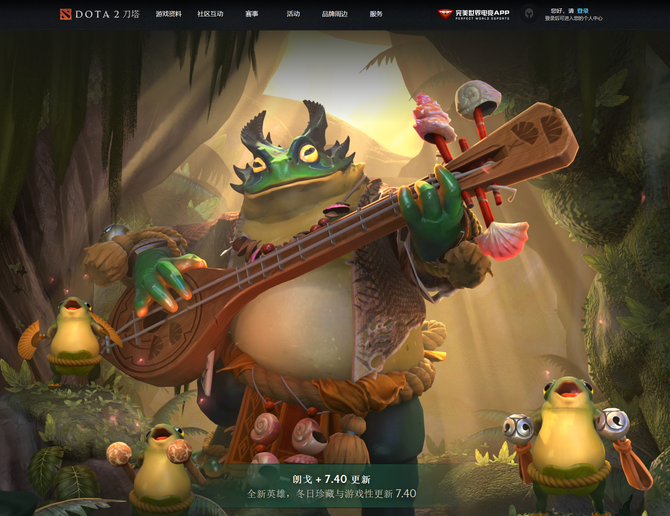Go to the 赛事 section

pyautogui.click(x=251, y=14)
